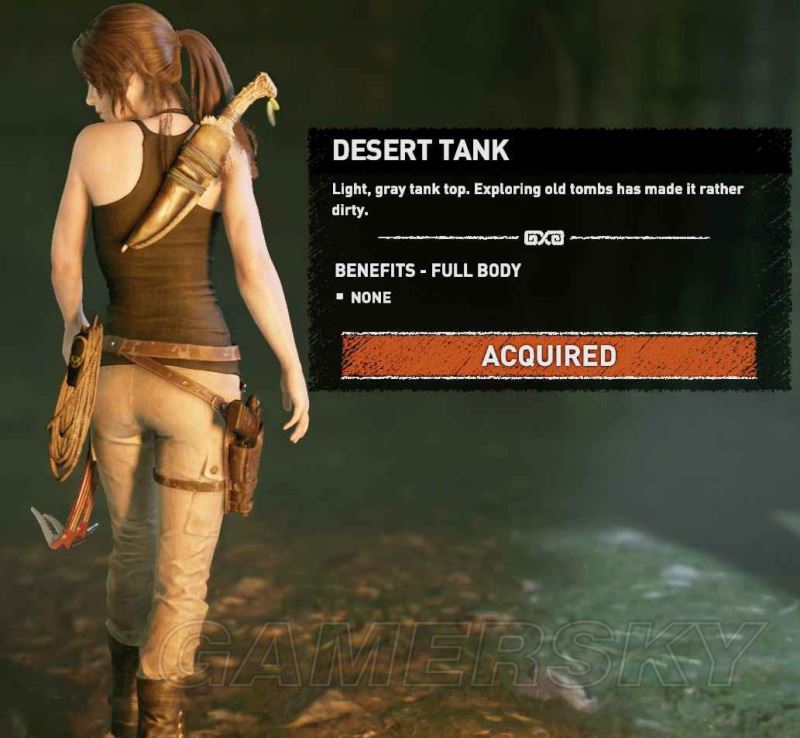Click the orange ACQUIRED button
Screen dimensions: 800x738
[548, 355]
